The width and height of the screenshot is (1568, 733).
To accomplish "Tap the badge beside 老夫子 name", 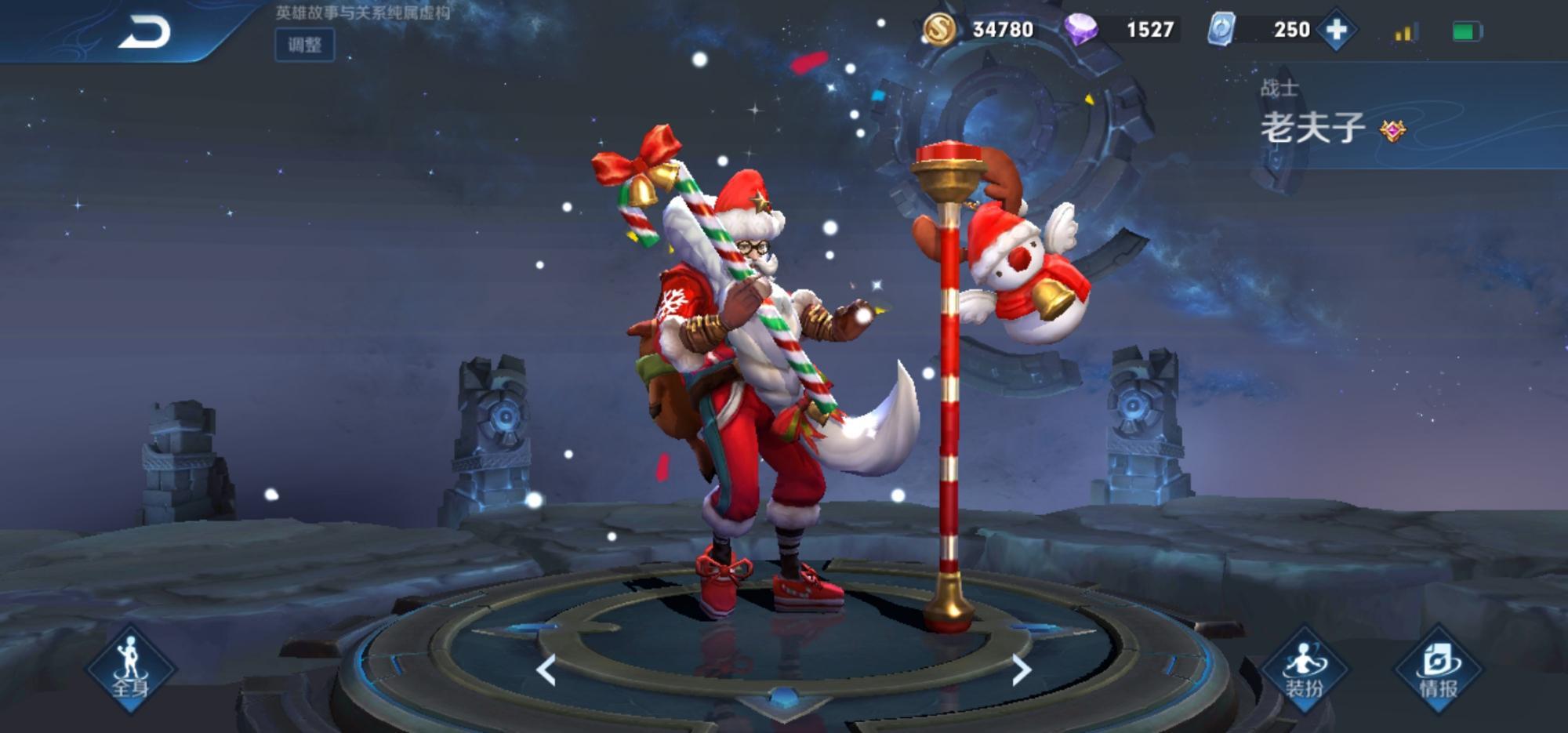I will pyautogui.click(x=1392, y=131).
